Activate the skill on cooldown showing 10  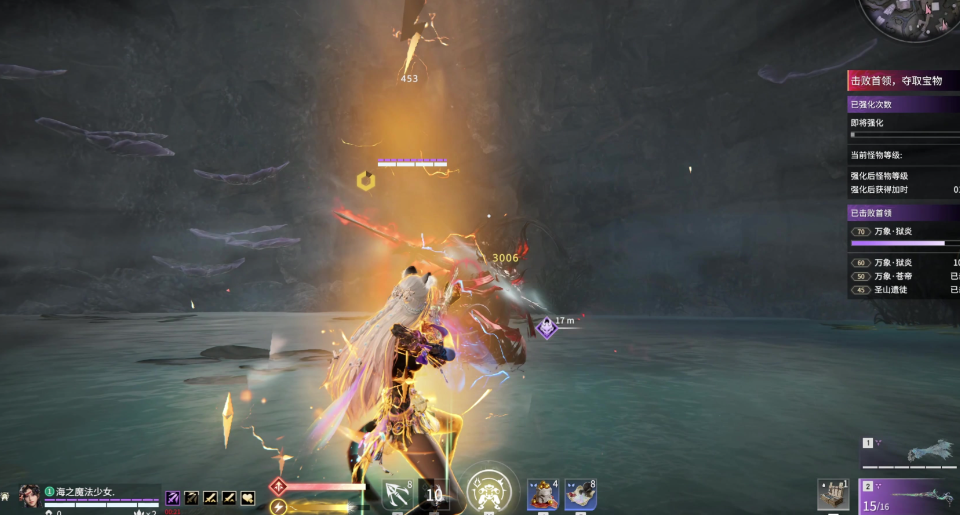(435, 495)
